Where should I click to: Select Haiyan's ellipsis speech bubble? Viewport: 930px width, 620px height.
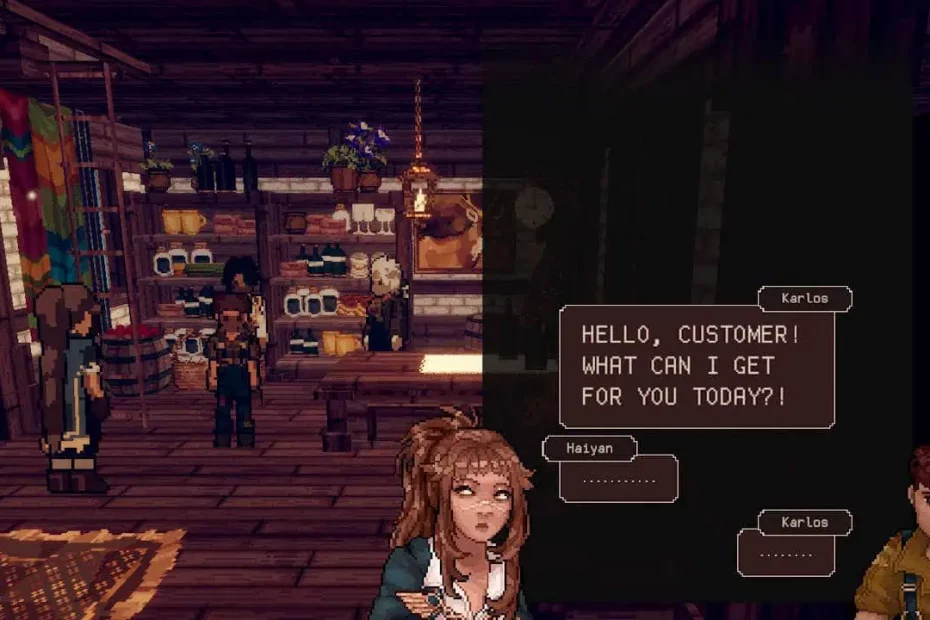coord(618,479)
